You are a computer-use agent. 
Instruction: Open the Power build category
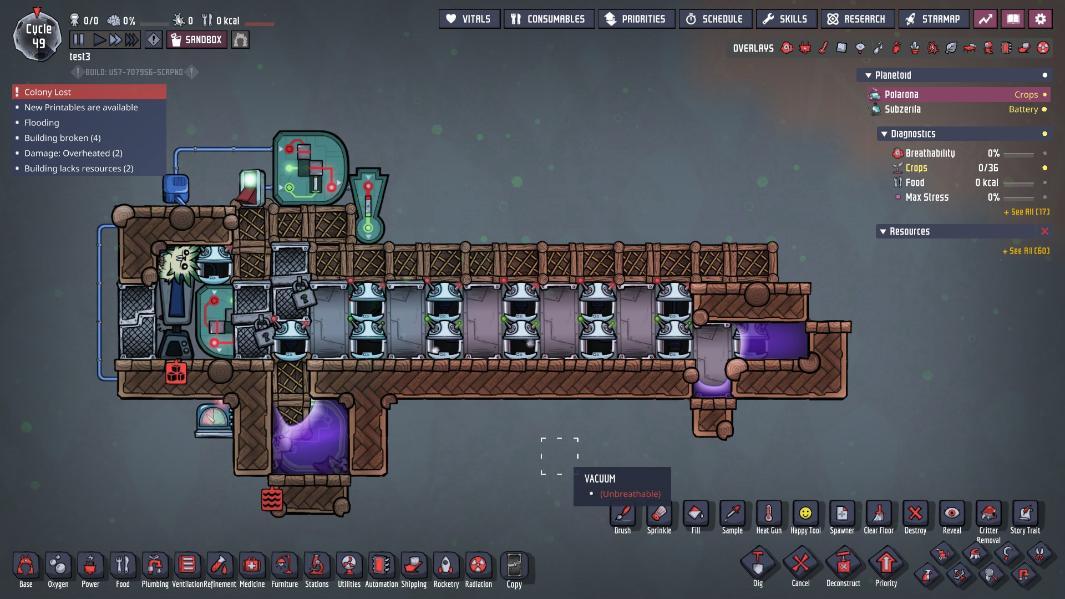[90, 567]
